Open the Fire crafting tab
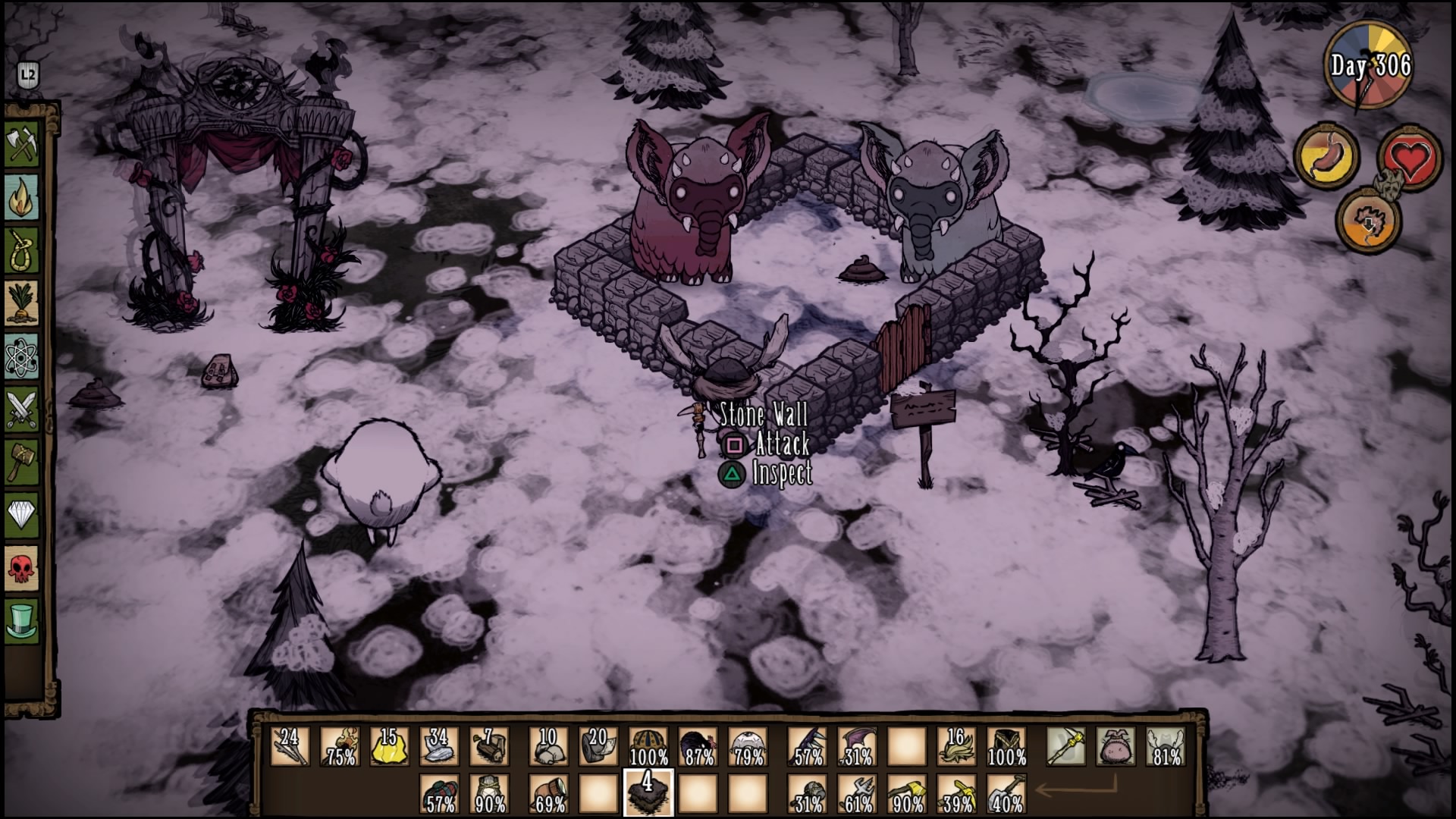 (22, 196)
